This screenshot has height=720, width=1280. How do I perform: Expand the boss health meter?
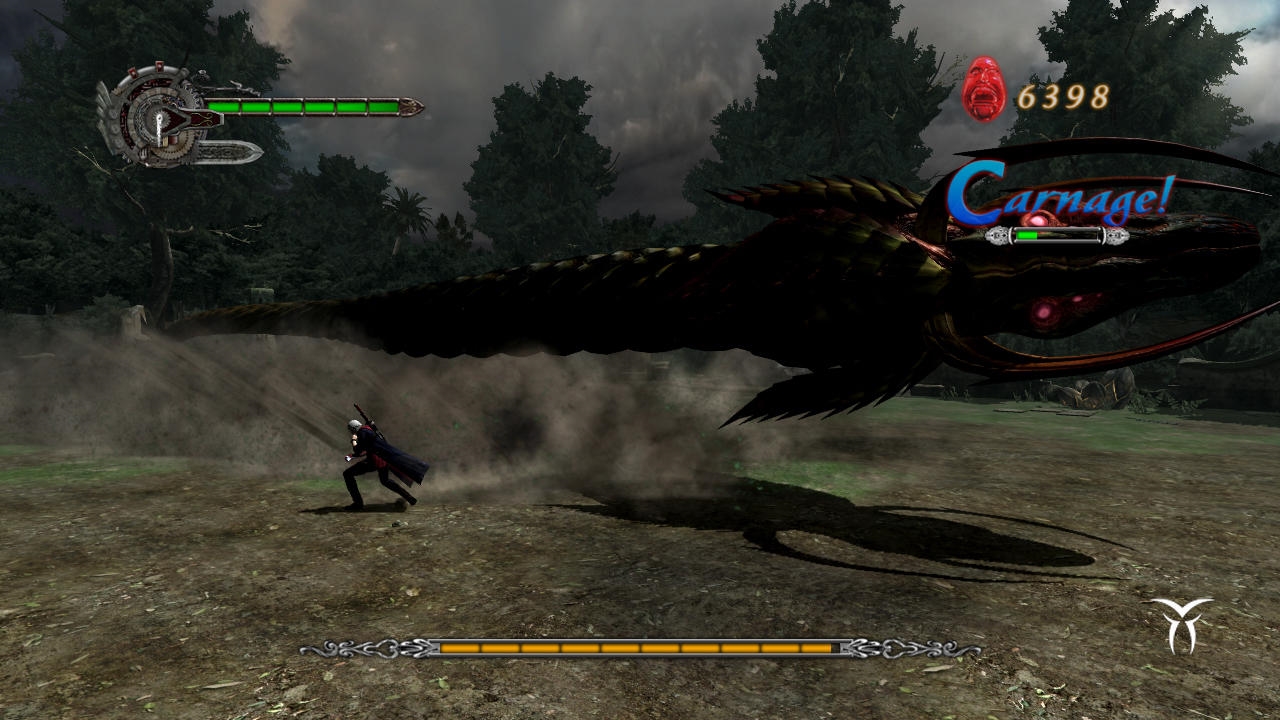[x=1055, y=237]
